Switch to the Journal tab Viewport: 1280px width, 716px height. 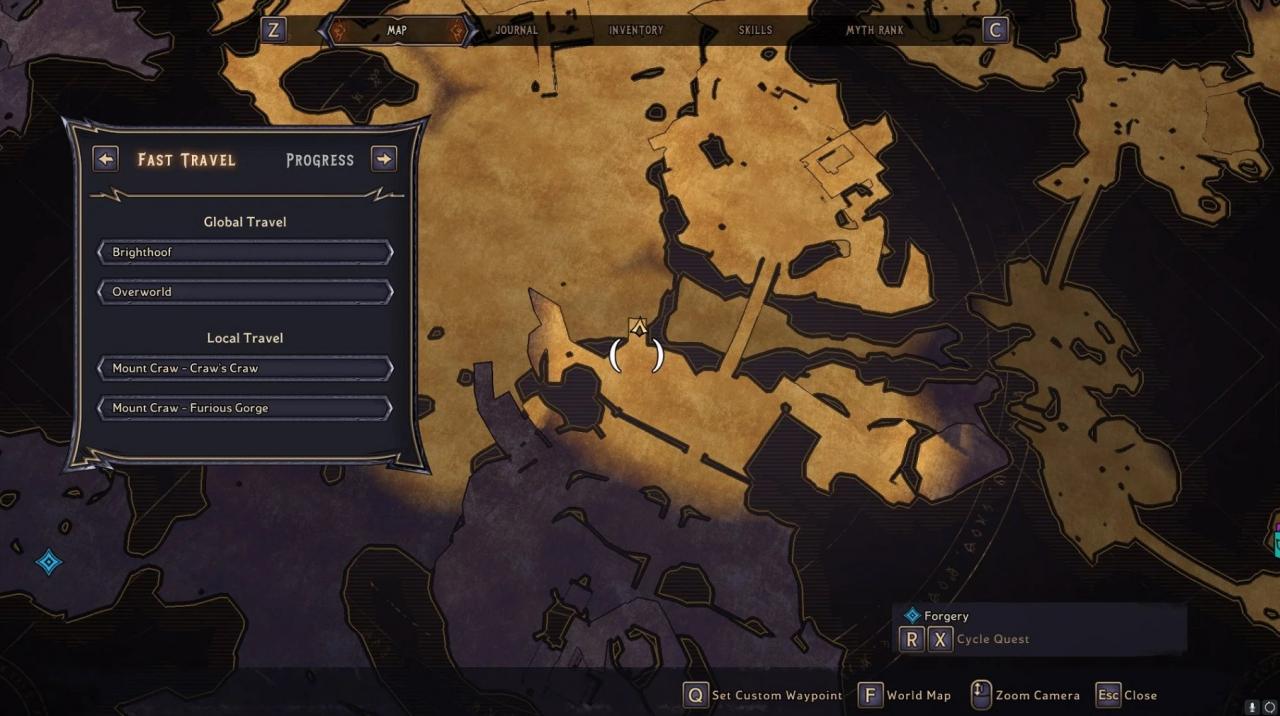click(x=516, y=30)
